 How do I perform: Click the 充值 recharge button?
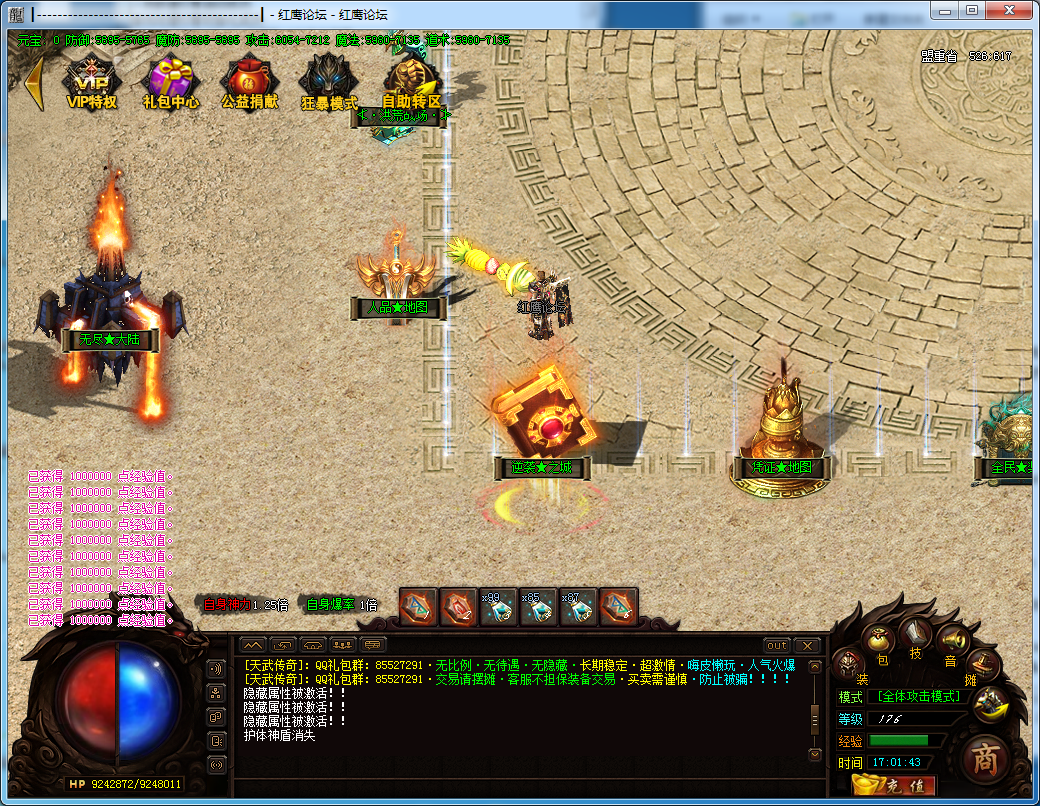point(893,785)
